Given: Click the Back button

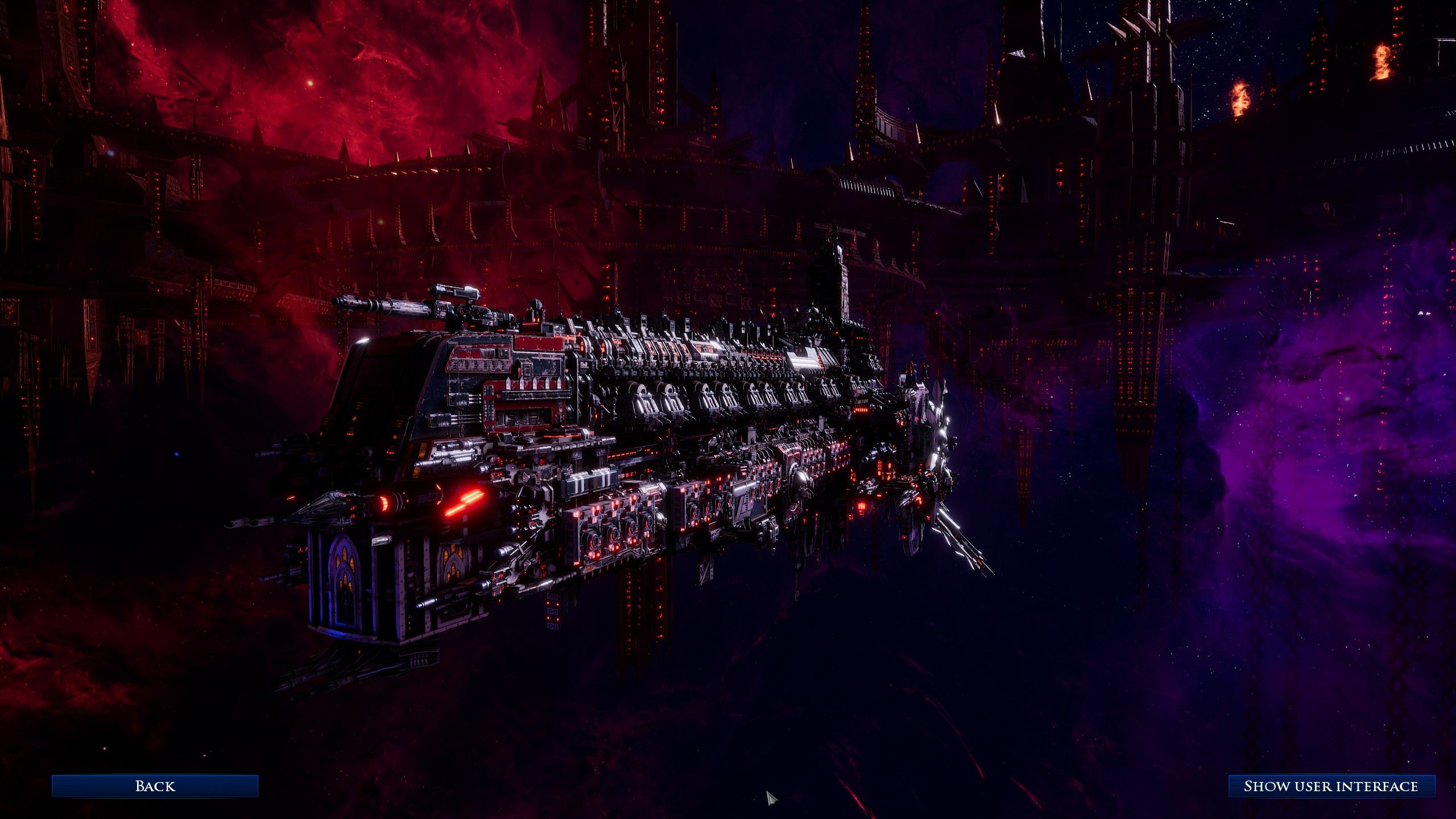Looking at the screenshot, I should (x=155, y=786).
